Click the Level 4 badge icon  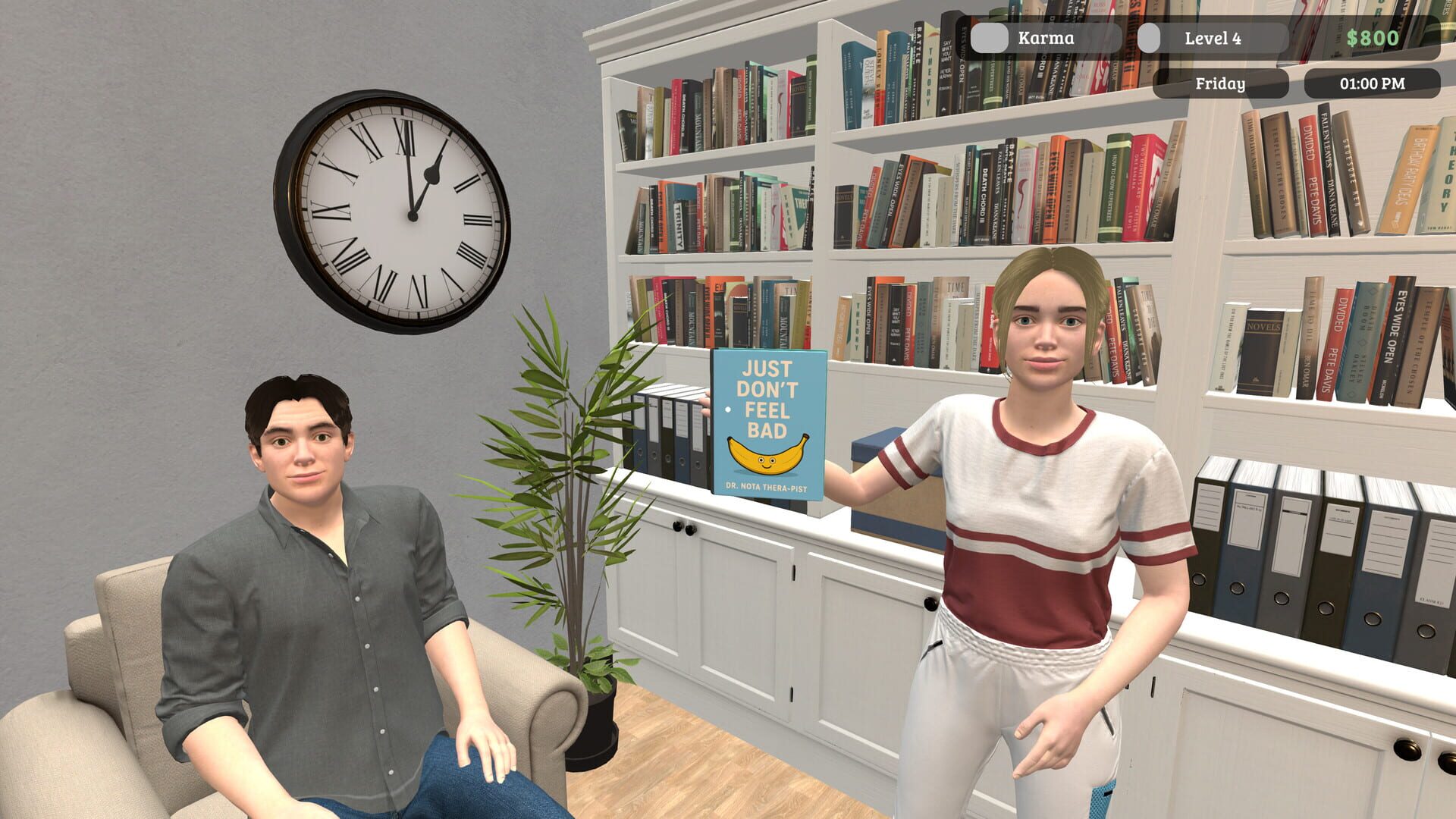(1150, 37)
